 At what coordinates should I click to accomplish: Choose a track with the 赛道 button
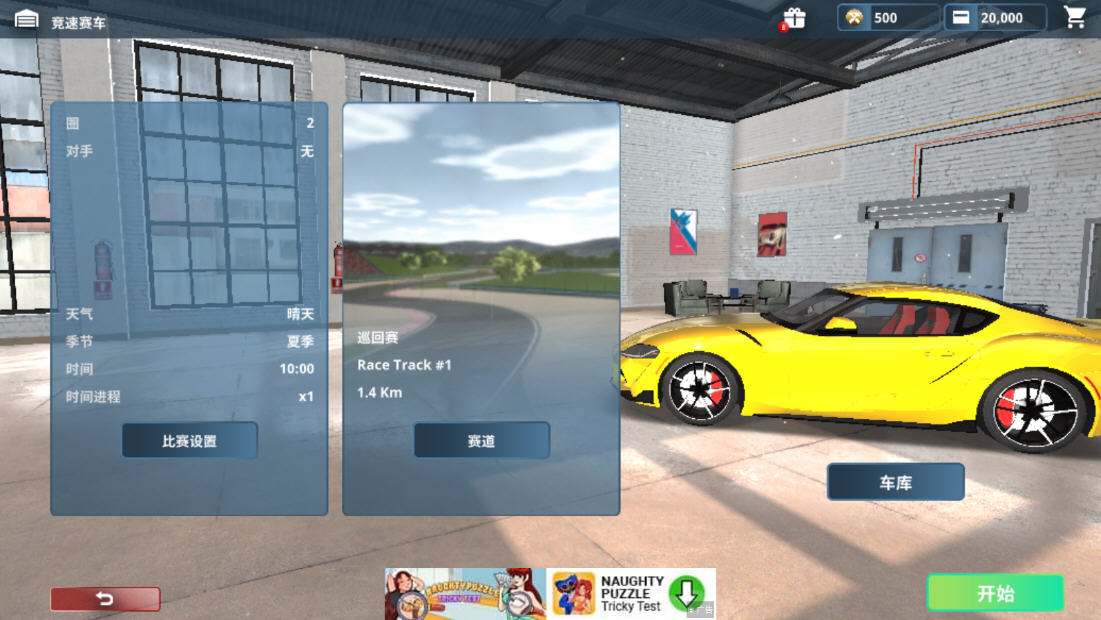tap(481, 440)
